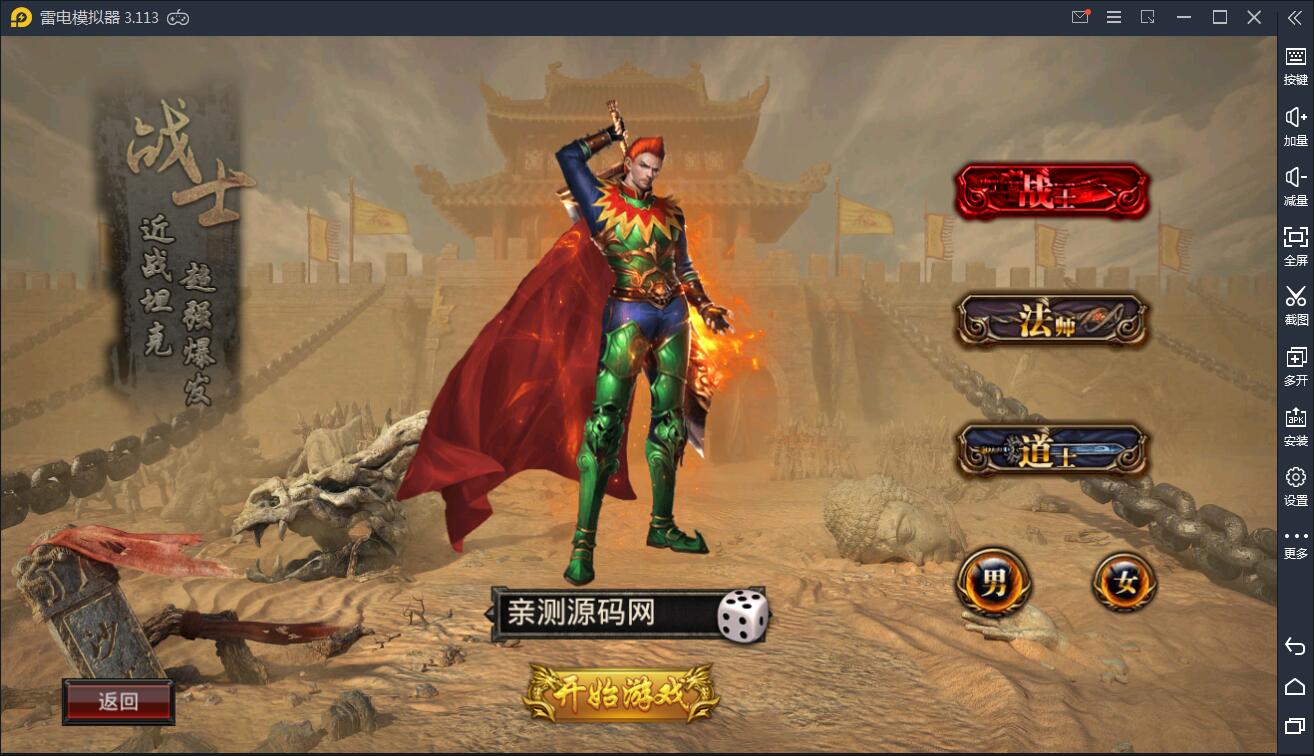Open the hamburger menu in title bar
The image size is (1314, 756).
point(1114,17)
